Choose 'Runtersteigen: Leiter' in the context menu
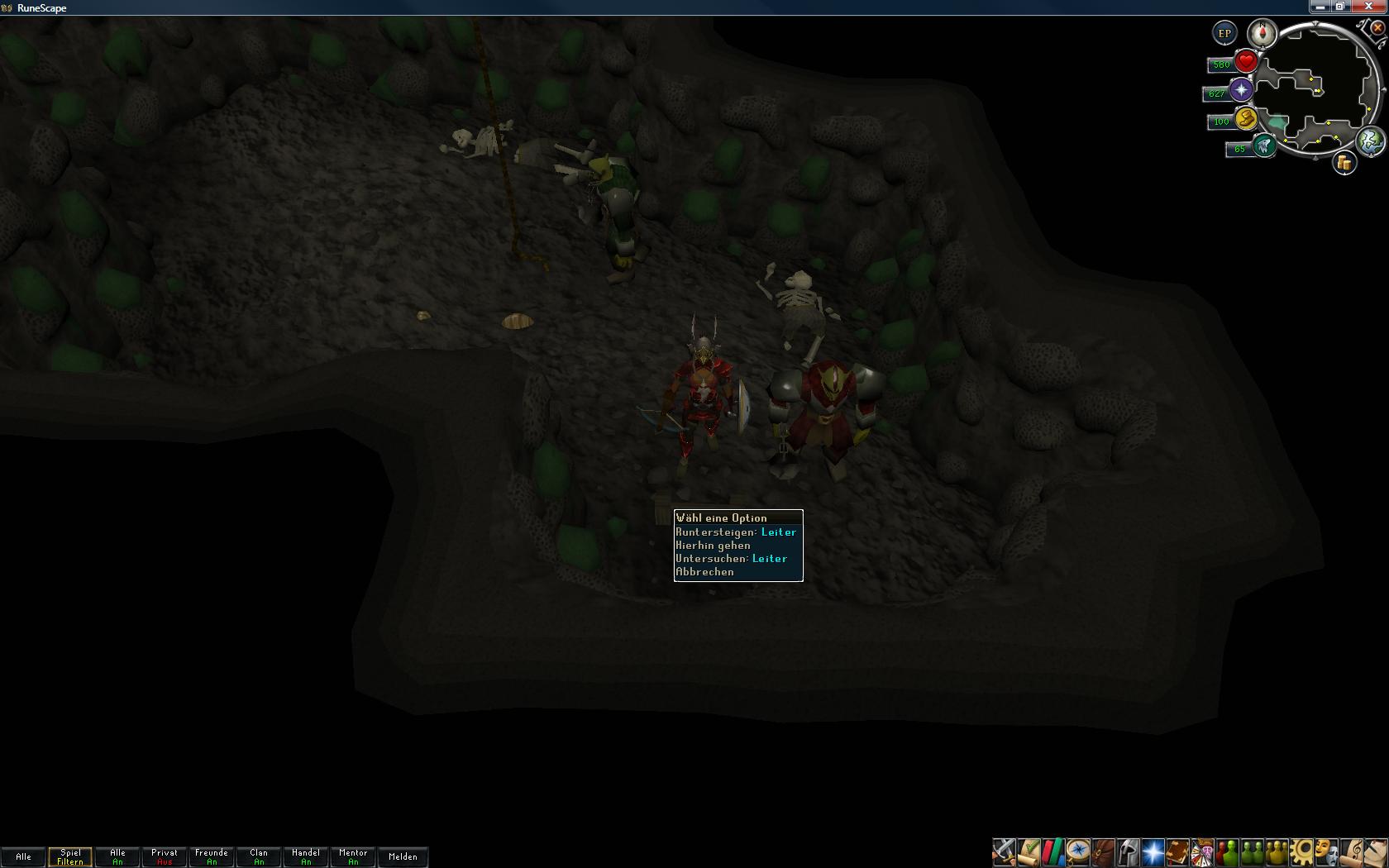The height and width of the screenshot is (868, 1389). pyautogui.click(x=736, y=532)
